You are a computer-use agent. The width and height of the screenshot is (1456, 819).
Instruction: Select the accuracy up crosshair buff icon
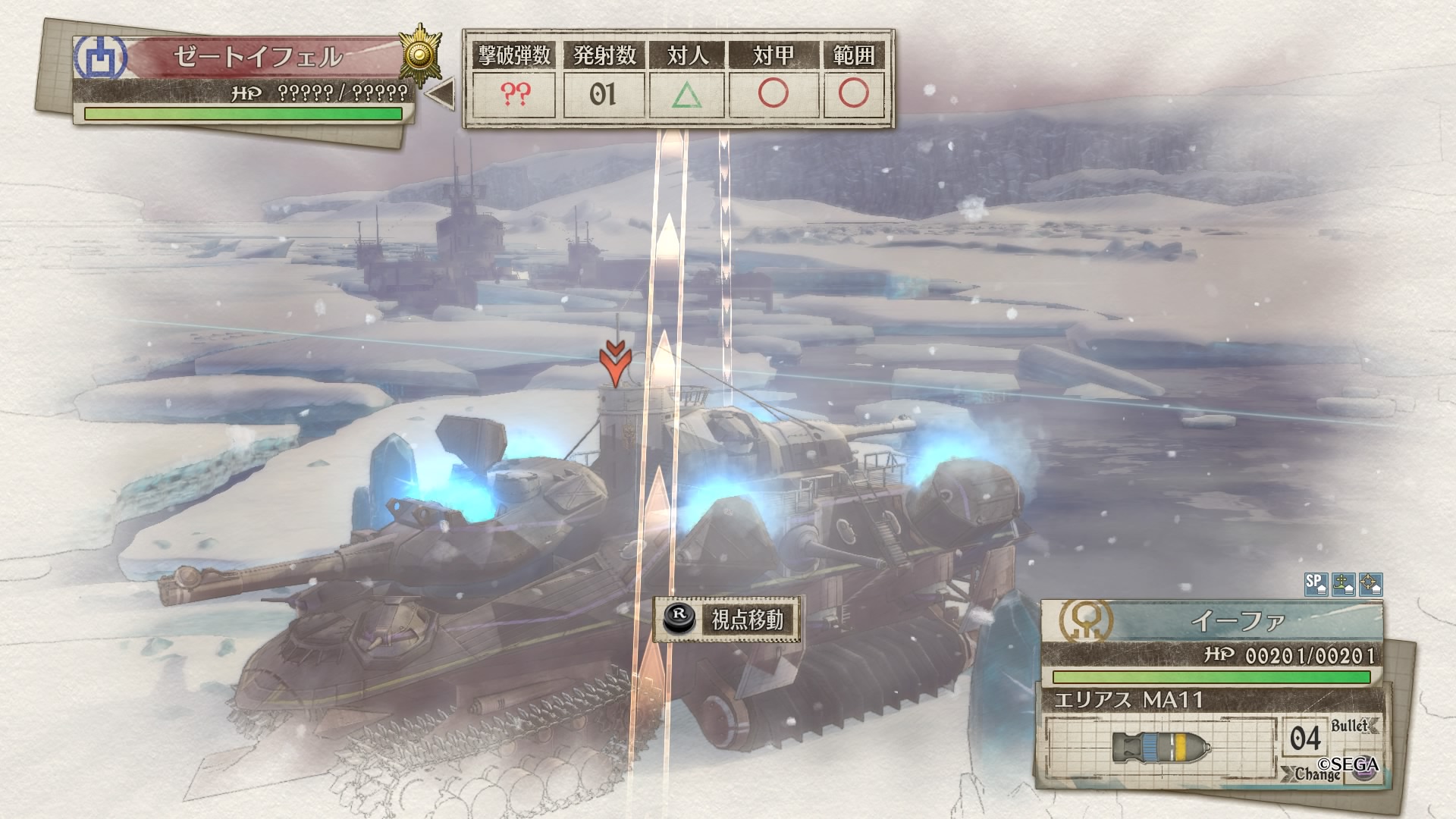[1370, 584]
